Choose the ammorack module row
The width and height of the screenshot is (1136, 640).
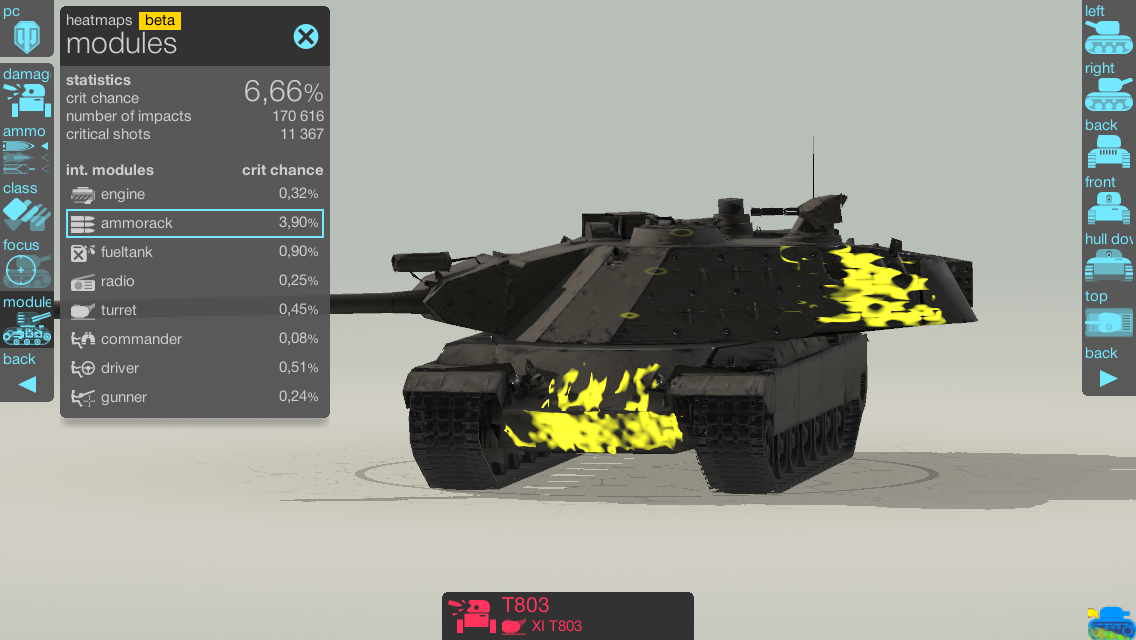coord(195,223)
